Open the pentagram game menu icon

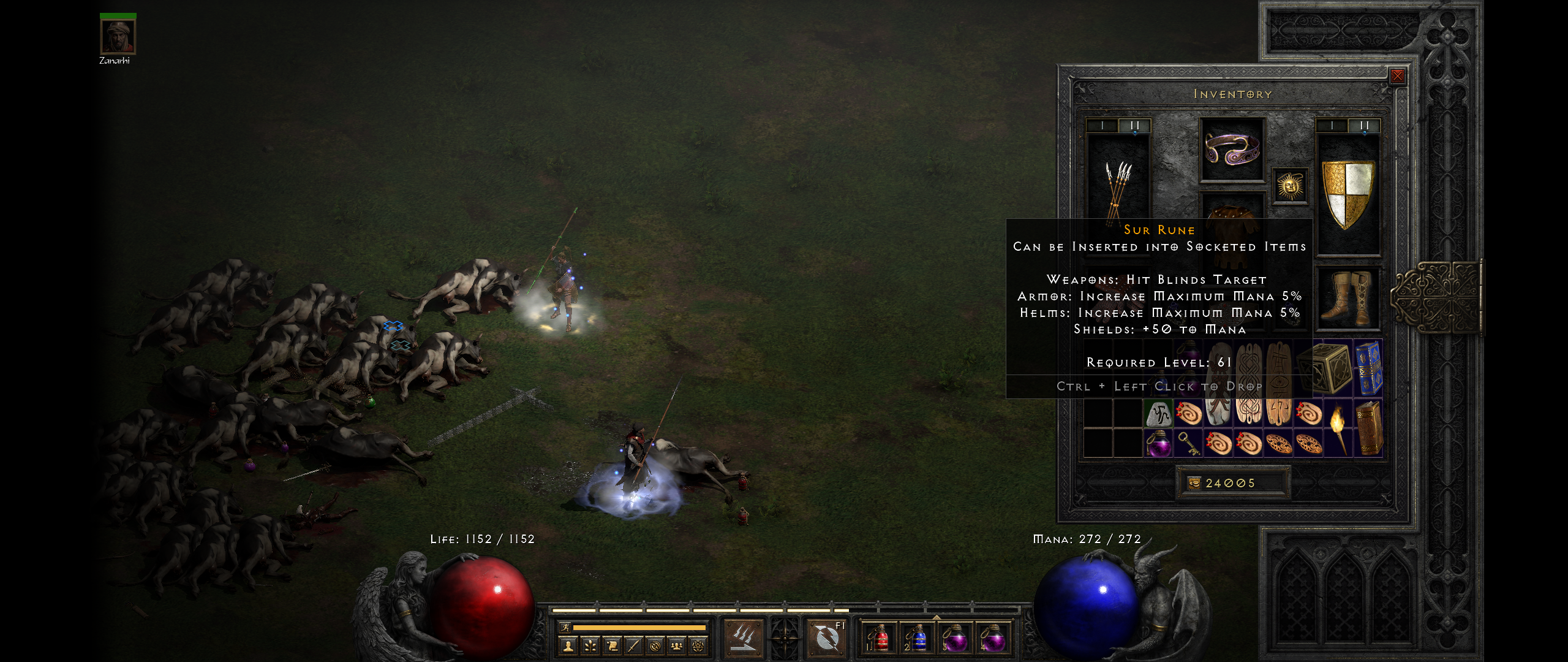click(698, 645)
